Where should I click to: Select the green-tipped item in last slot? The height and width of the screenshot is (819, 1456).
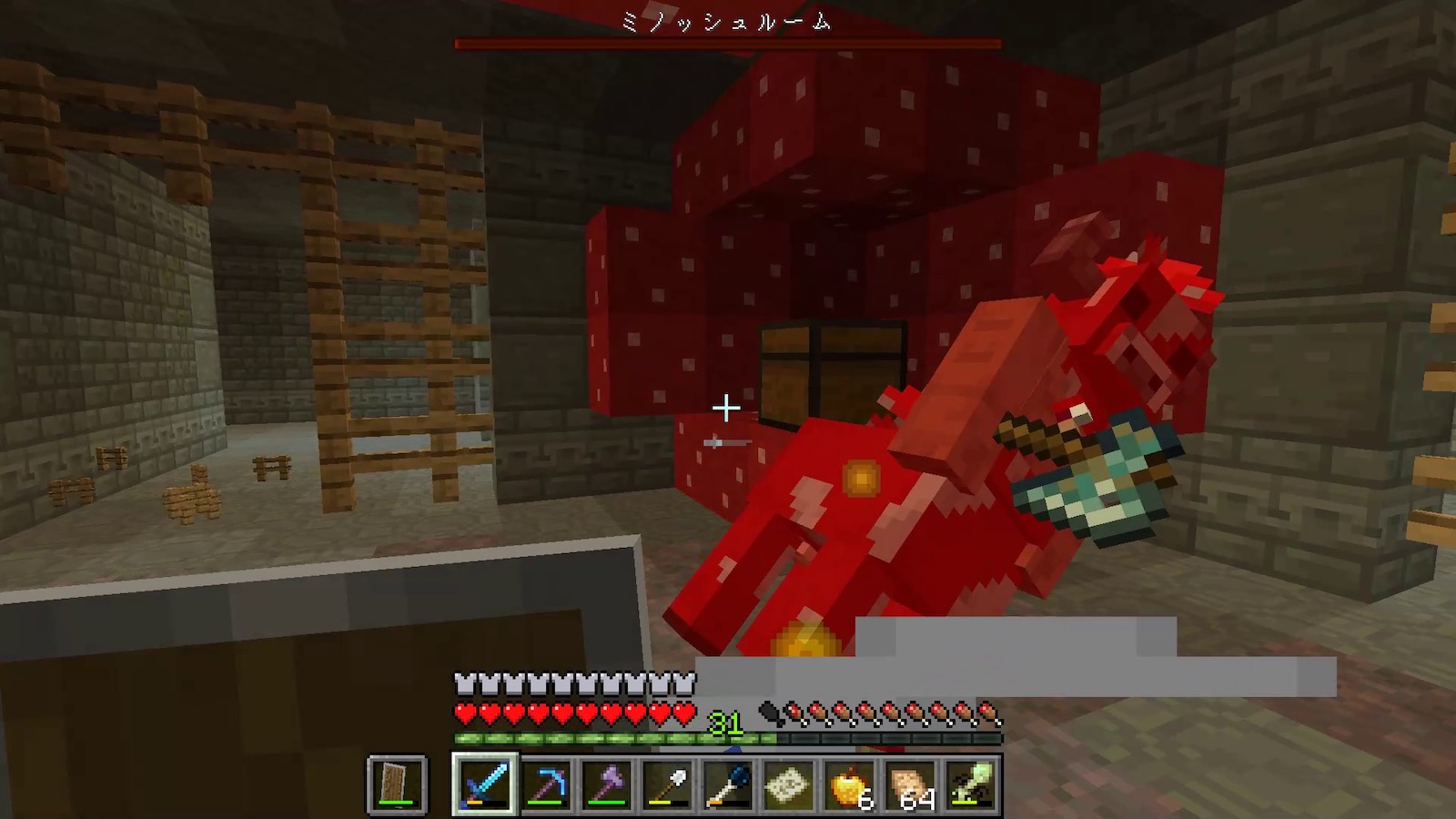pos(971,784)
